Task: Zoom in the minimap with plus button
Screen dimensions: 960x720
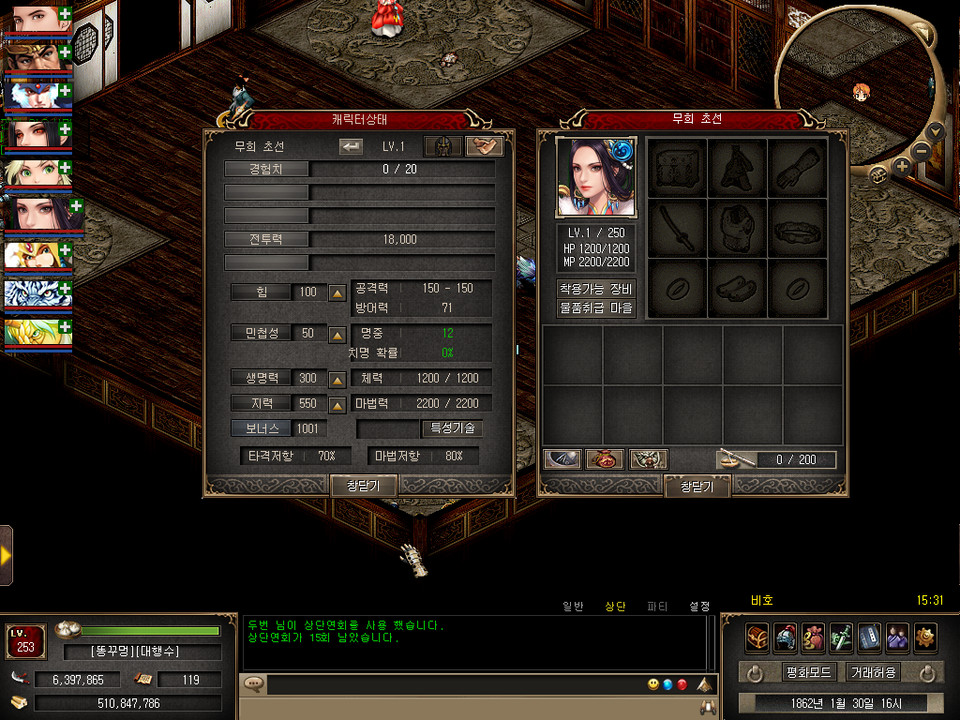Action: tap(902, 166)
